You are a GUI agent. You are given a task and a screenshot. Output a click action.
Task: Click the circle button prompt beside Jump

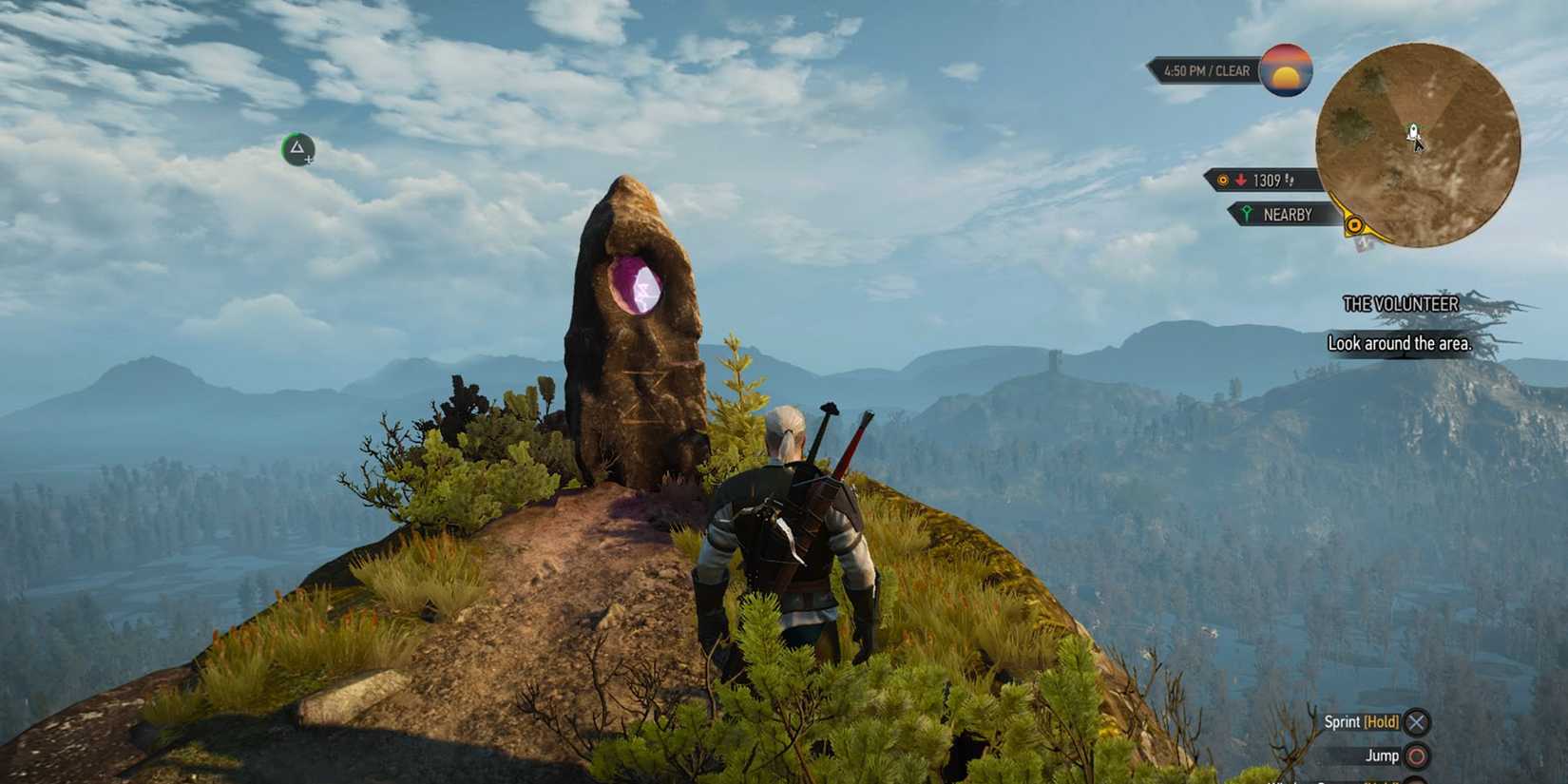point(1416,755)
